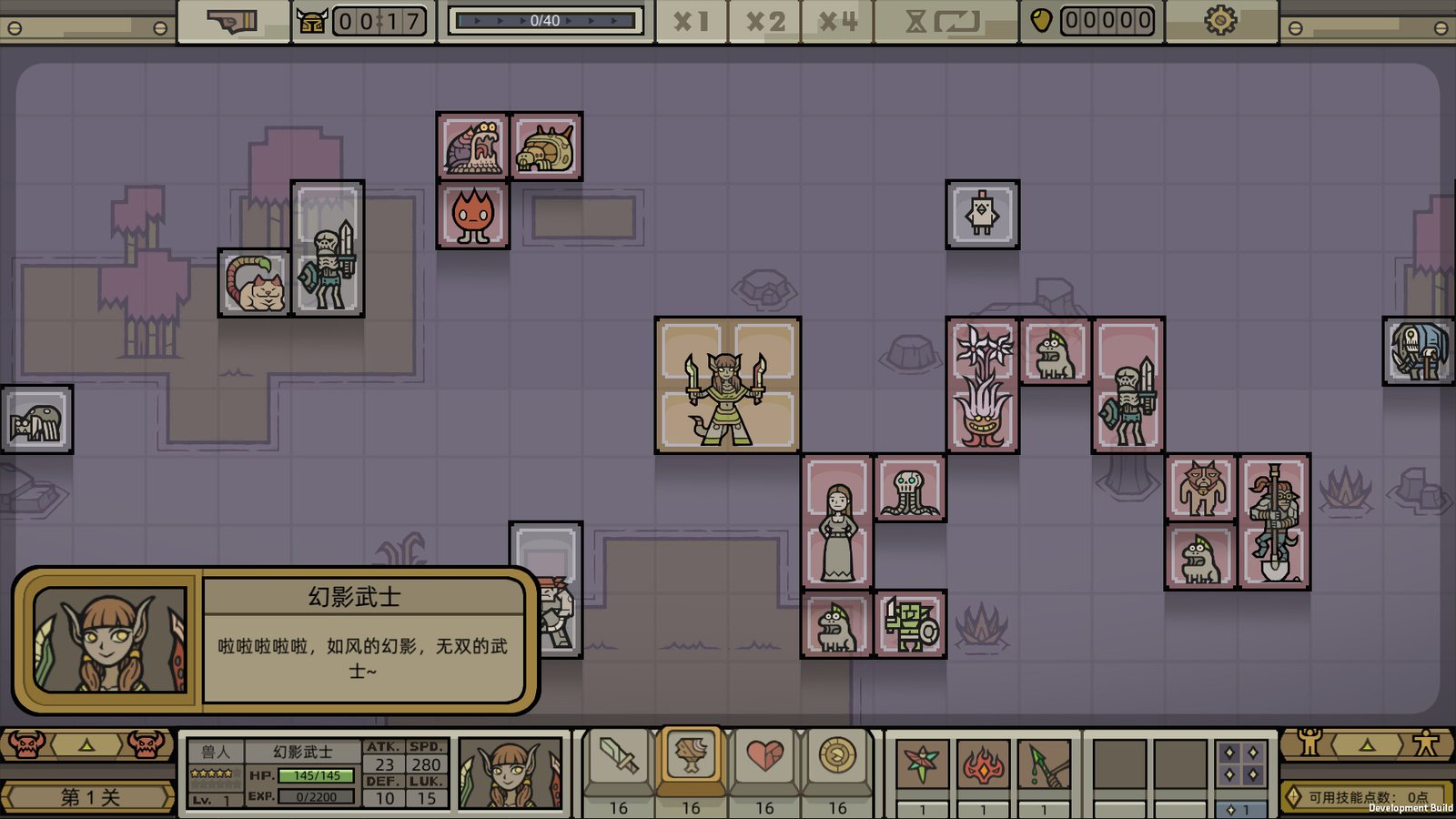The width and height of the screenshot is (1456, 819).
Task: Enable x2 game speed
Action: 767,21
